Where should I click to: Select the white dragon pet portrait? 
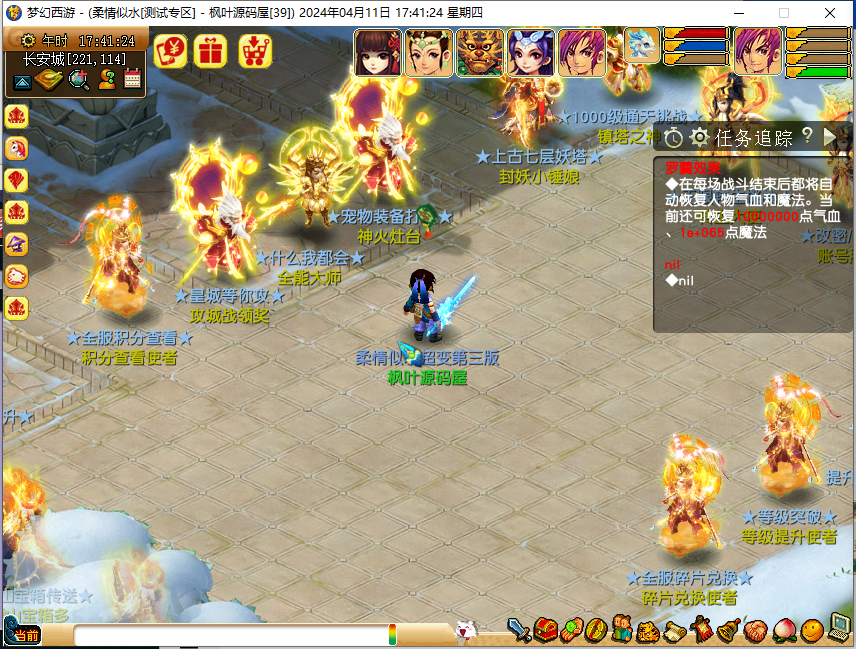[x=641, y=46]
